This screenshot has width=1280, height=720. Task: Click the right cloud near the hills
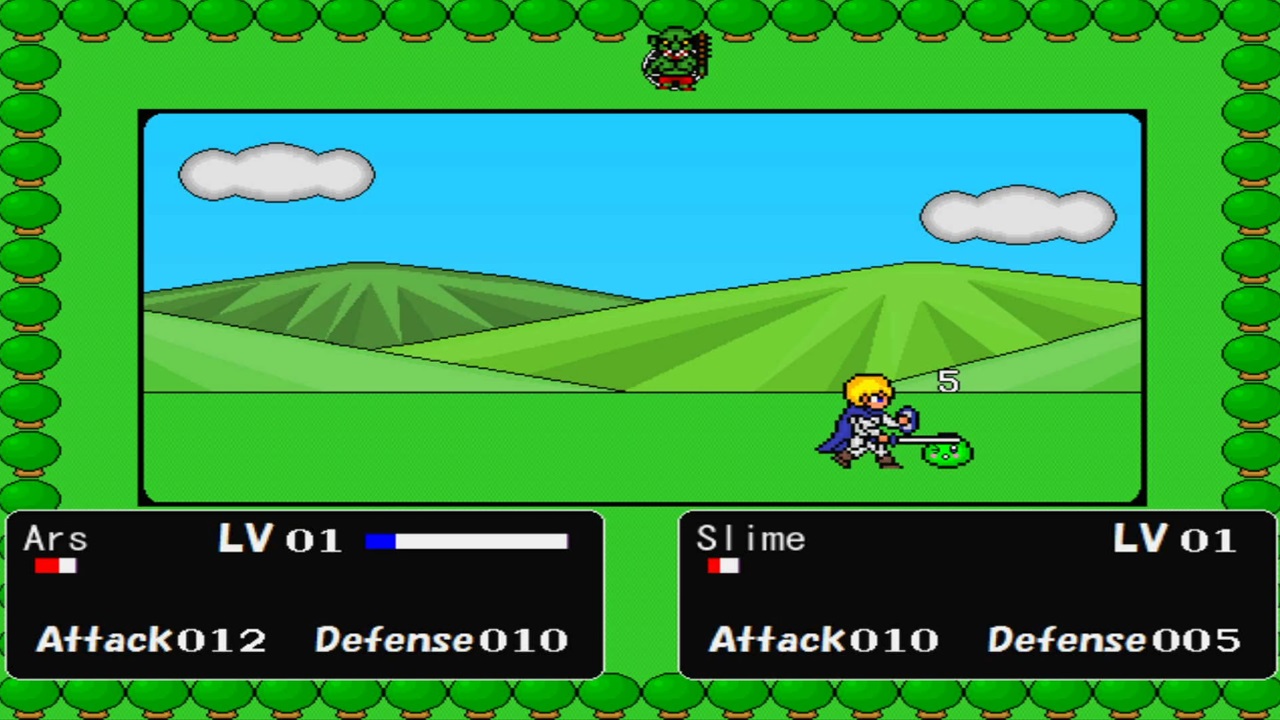pyautogui.click(x=1020, y=215)
